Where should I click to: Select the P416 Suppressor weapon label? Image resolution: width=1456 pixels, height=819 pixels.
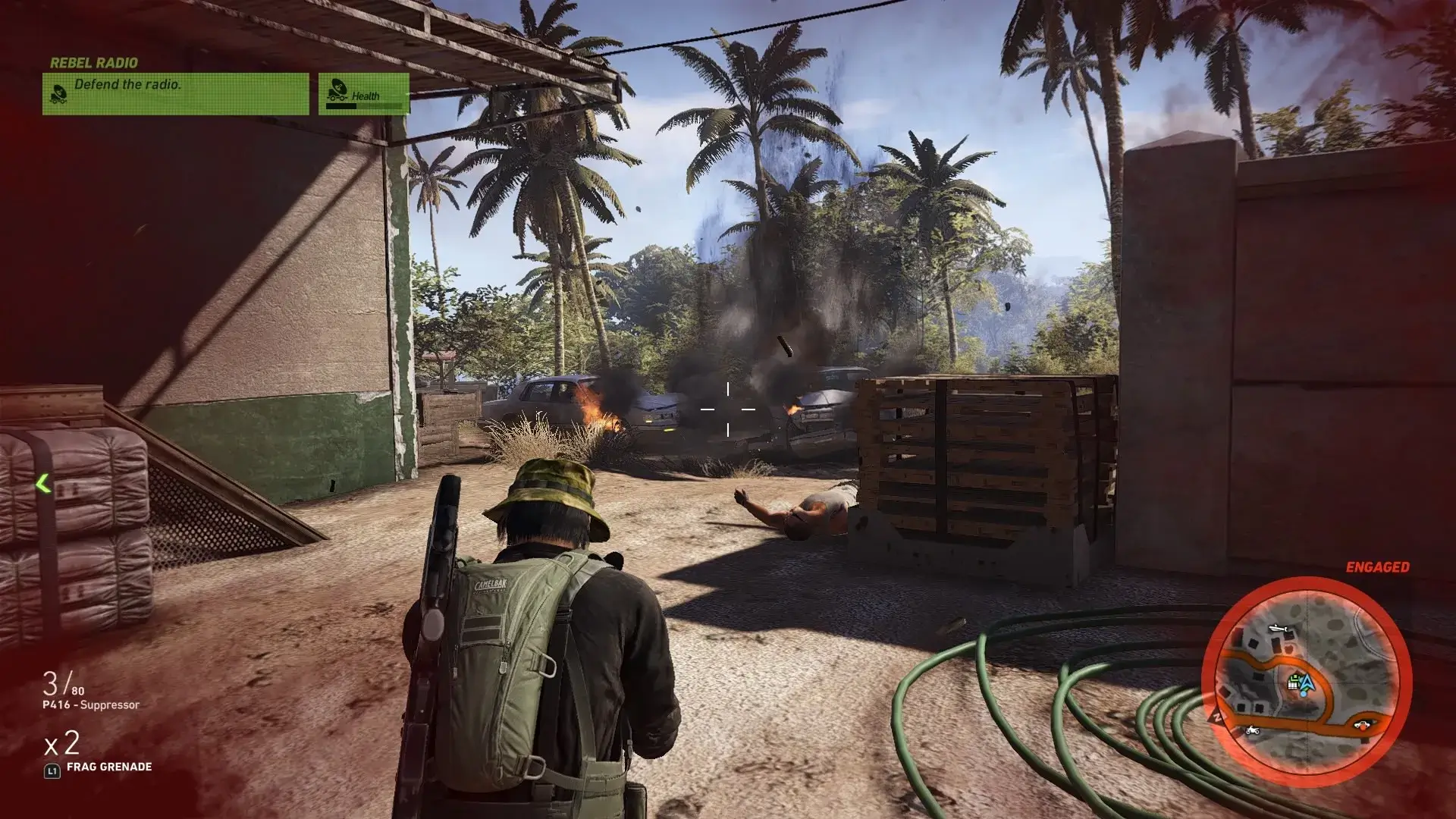pos(91,704)
